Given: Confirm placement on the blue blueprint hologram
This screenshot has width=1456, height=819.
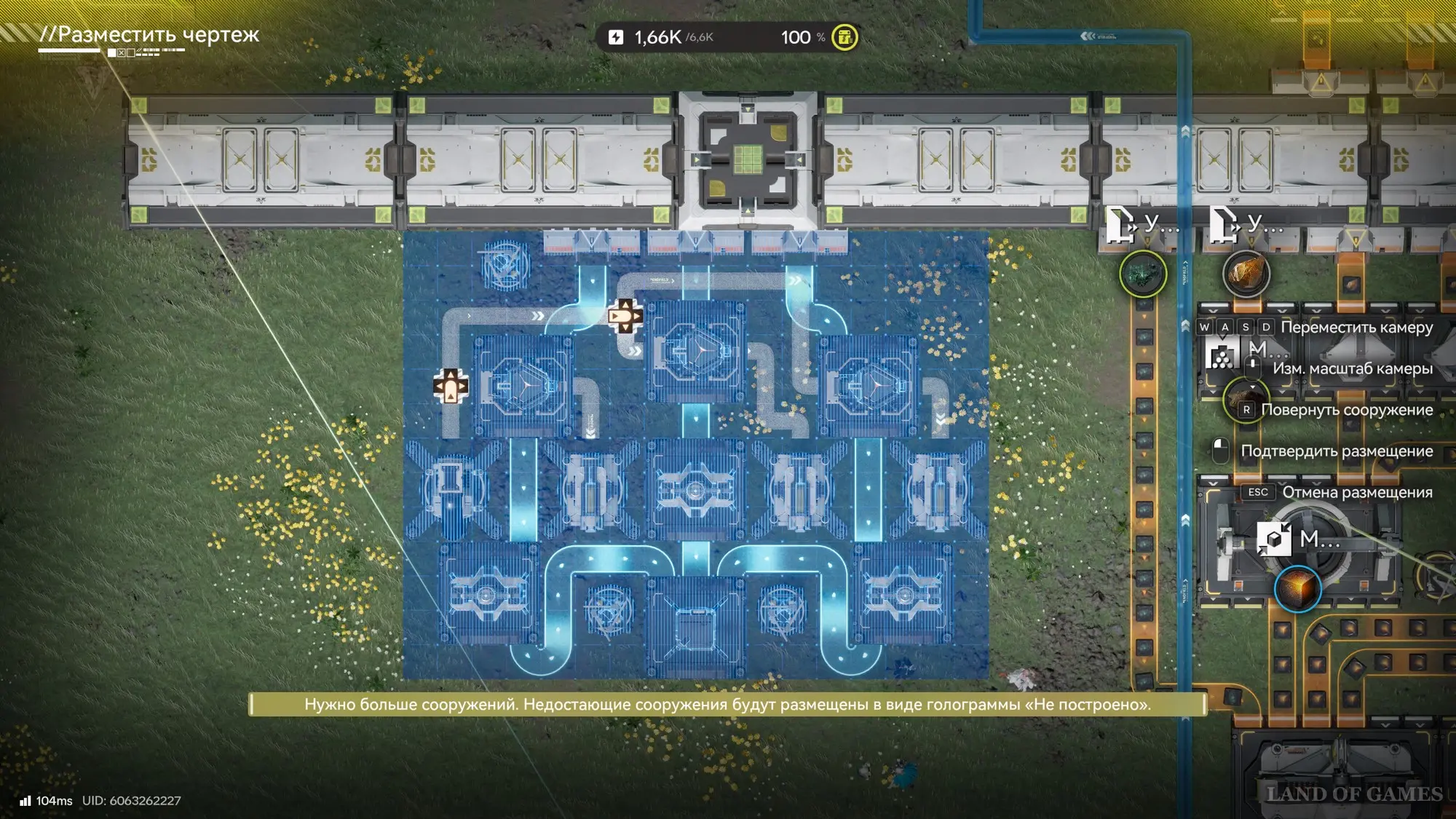Looking at the screenshot, I should point(695,455).
